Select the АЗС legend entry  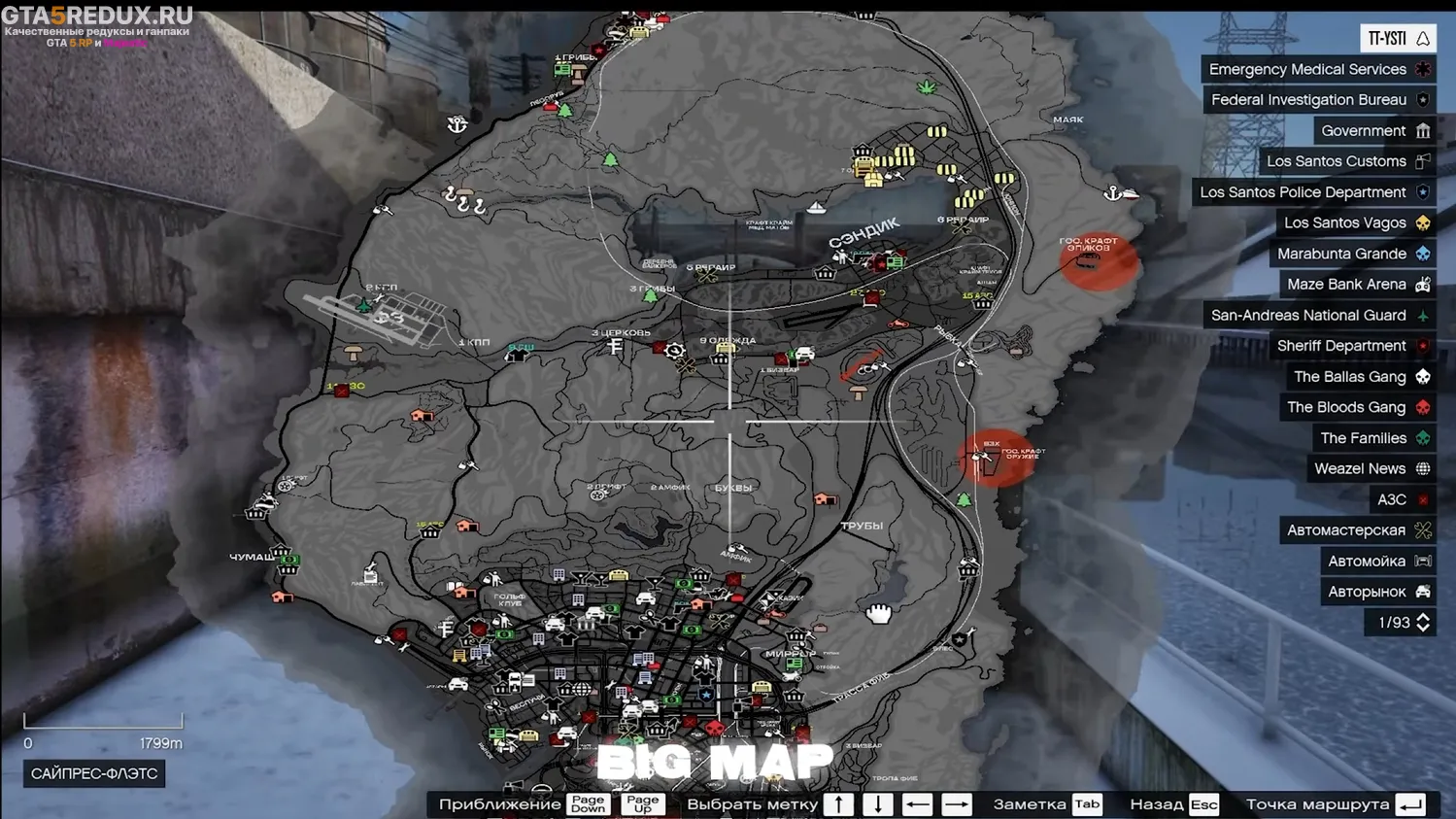pos(1402,500)
